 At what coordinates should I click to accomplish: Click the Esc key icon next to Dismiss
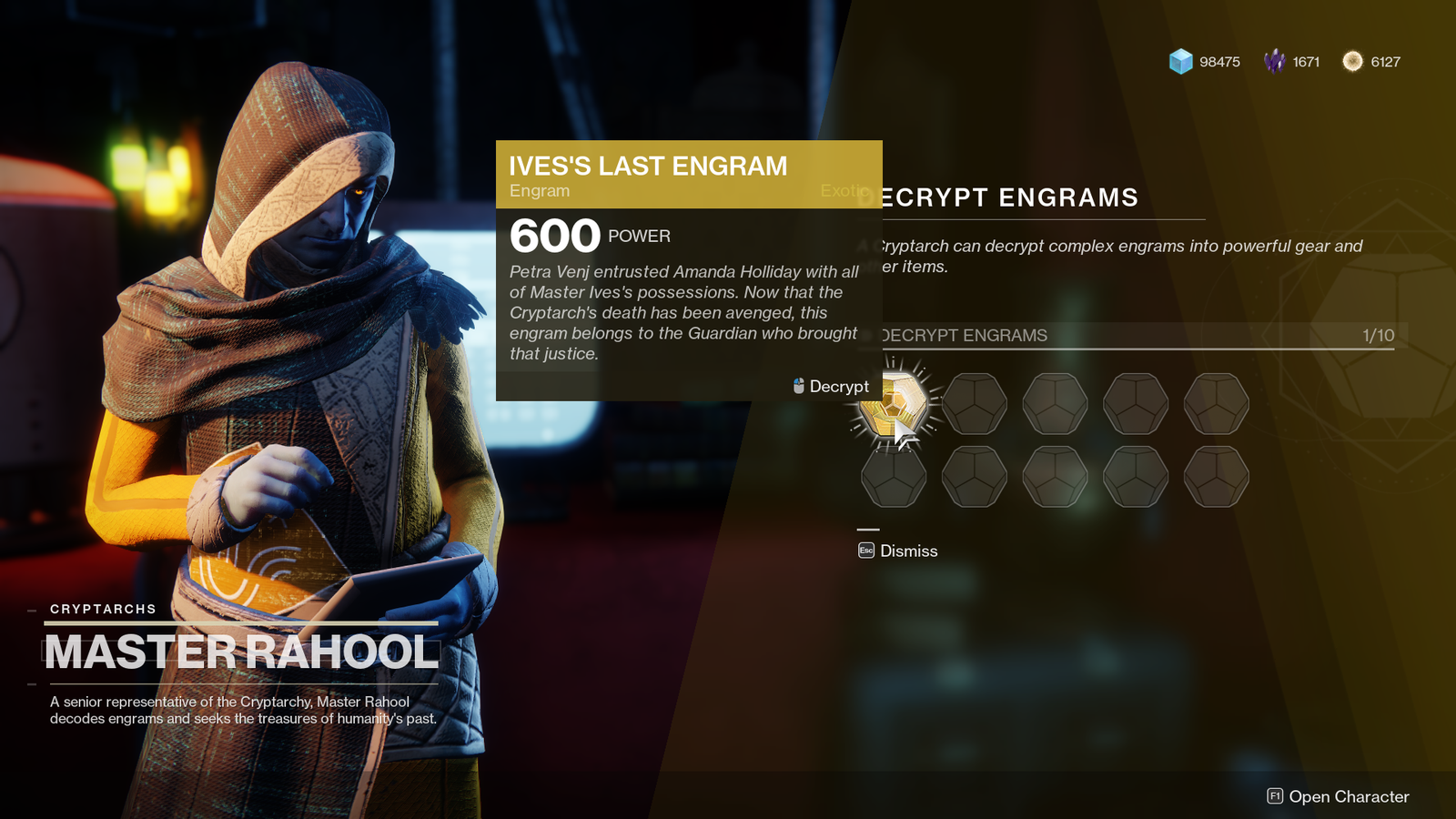click(865, 551)
